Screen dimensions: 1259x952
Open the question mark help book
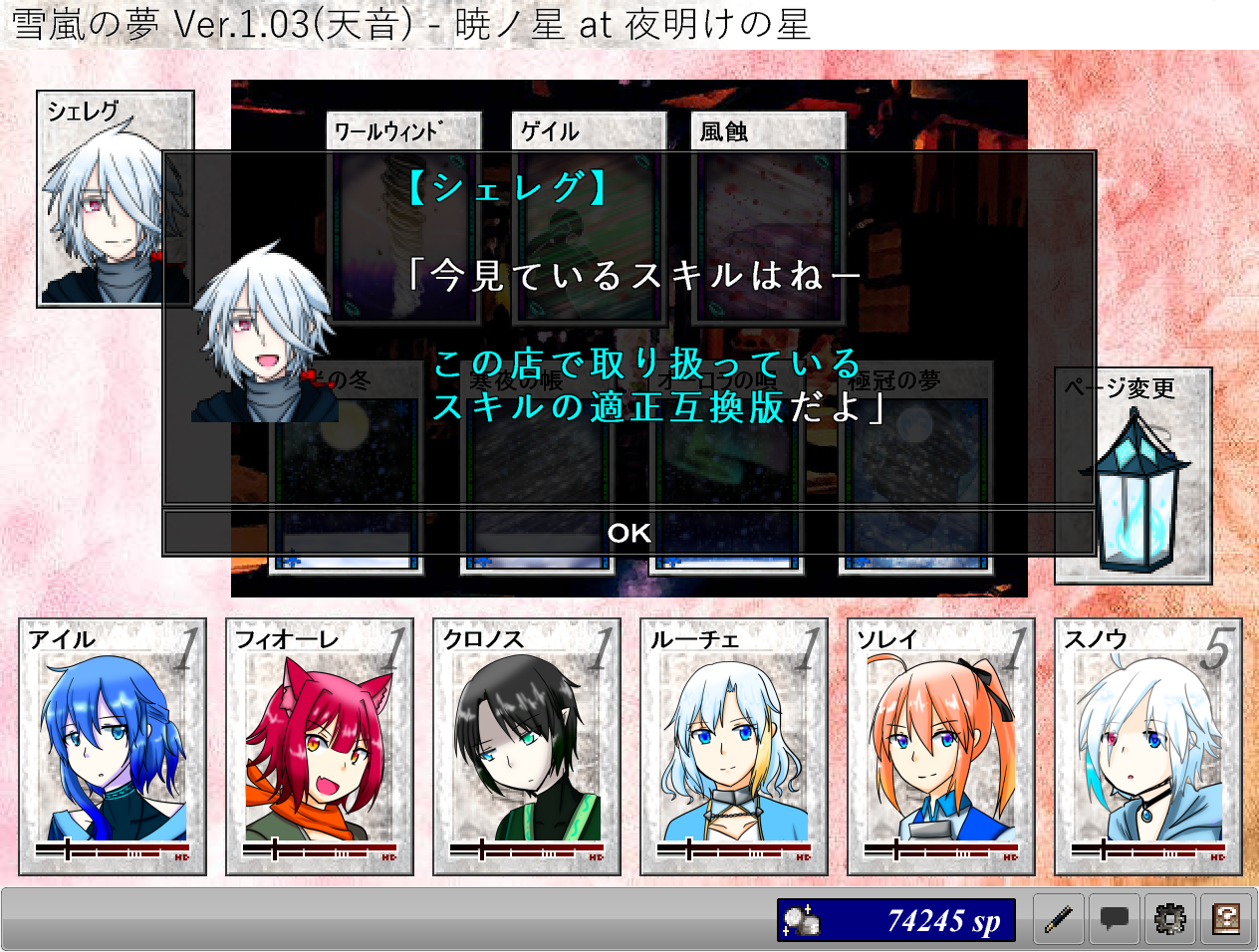(x=1226, y=919)
